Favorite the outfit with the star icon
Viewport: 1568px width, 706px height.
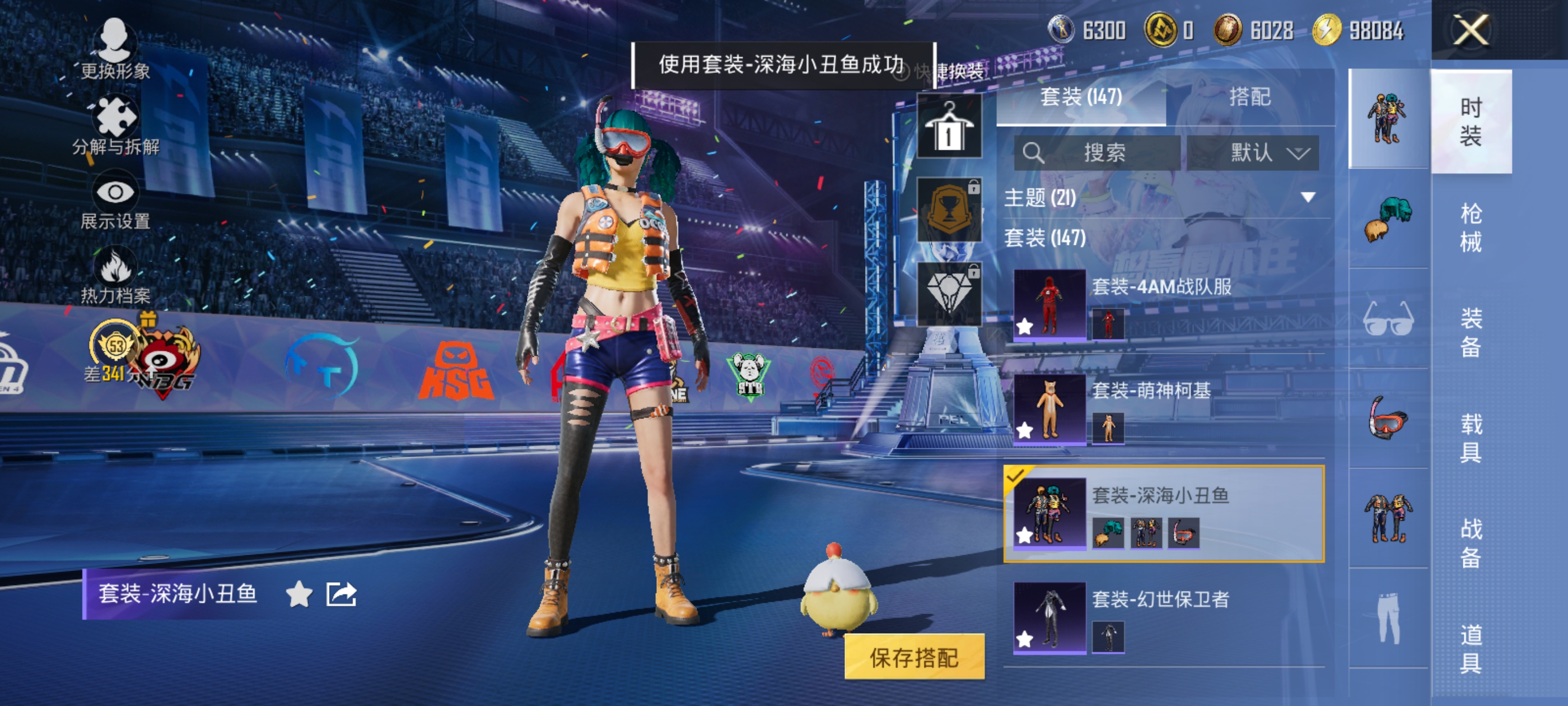299,594
